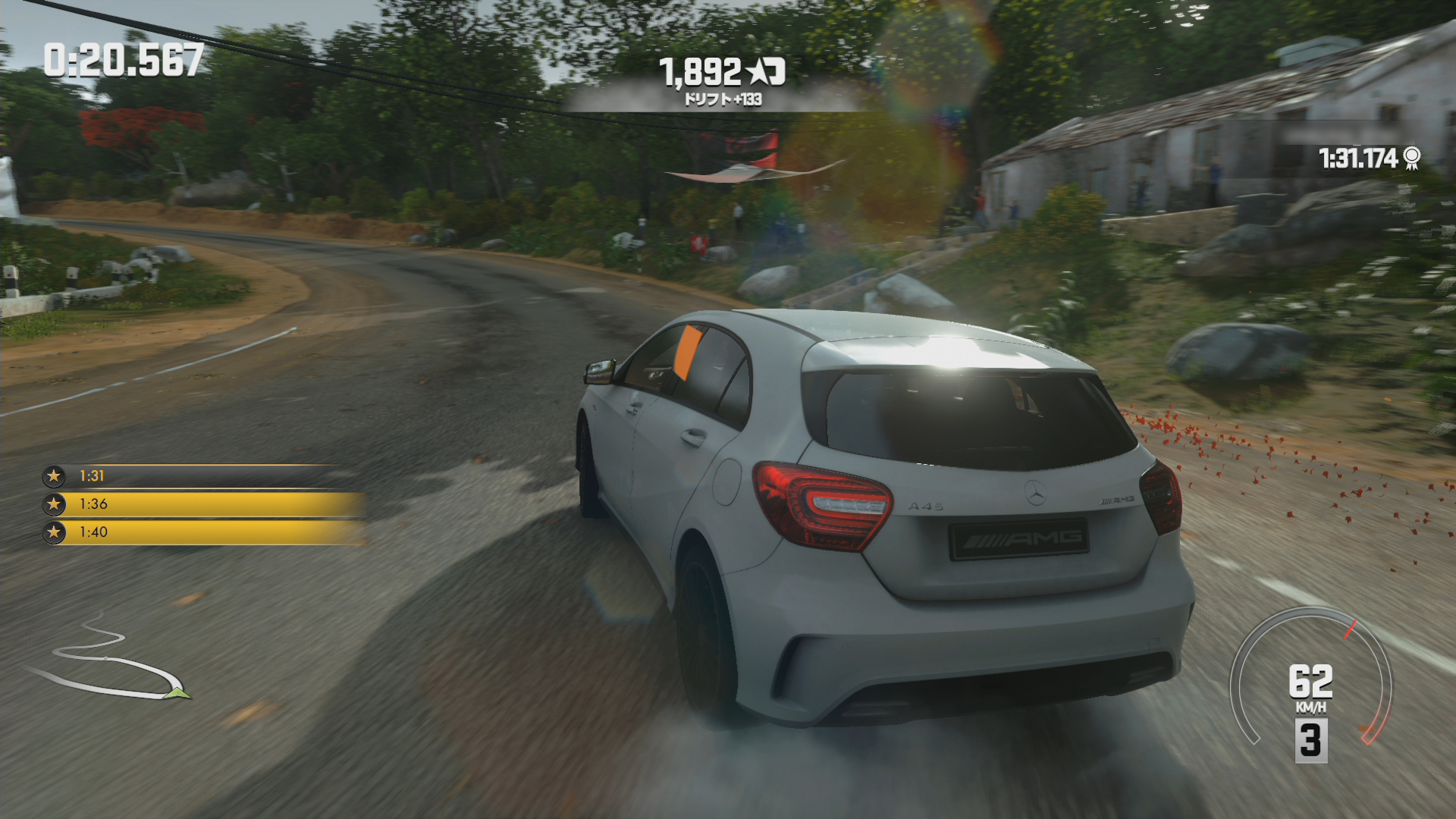Click the track minimap
Viewport: 1456px width, 819px height.
point(110,660)
